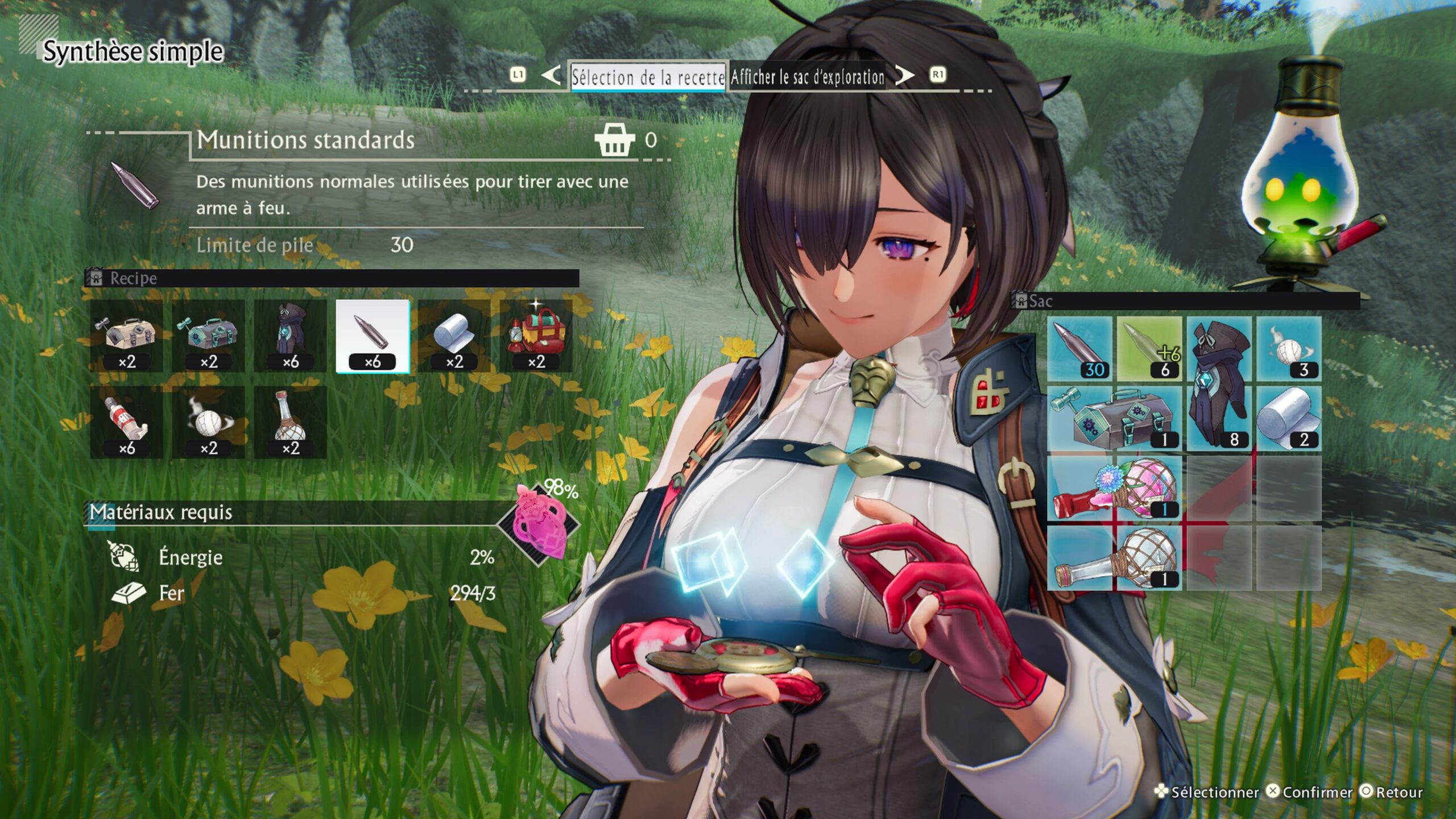The image size is (1456, 819).
Task: Pick the highlighted bullet recipe tile
Action: coord(373,336)
